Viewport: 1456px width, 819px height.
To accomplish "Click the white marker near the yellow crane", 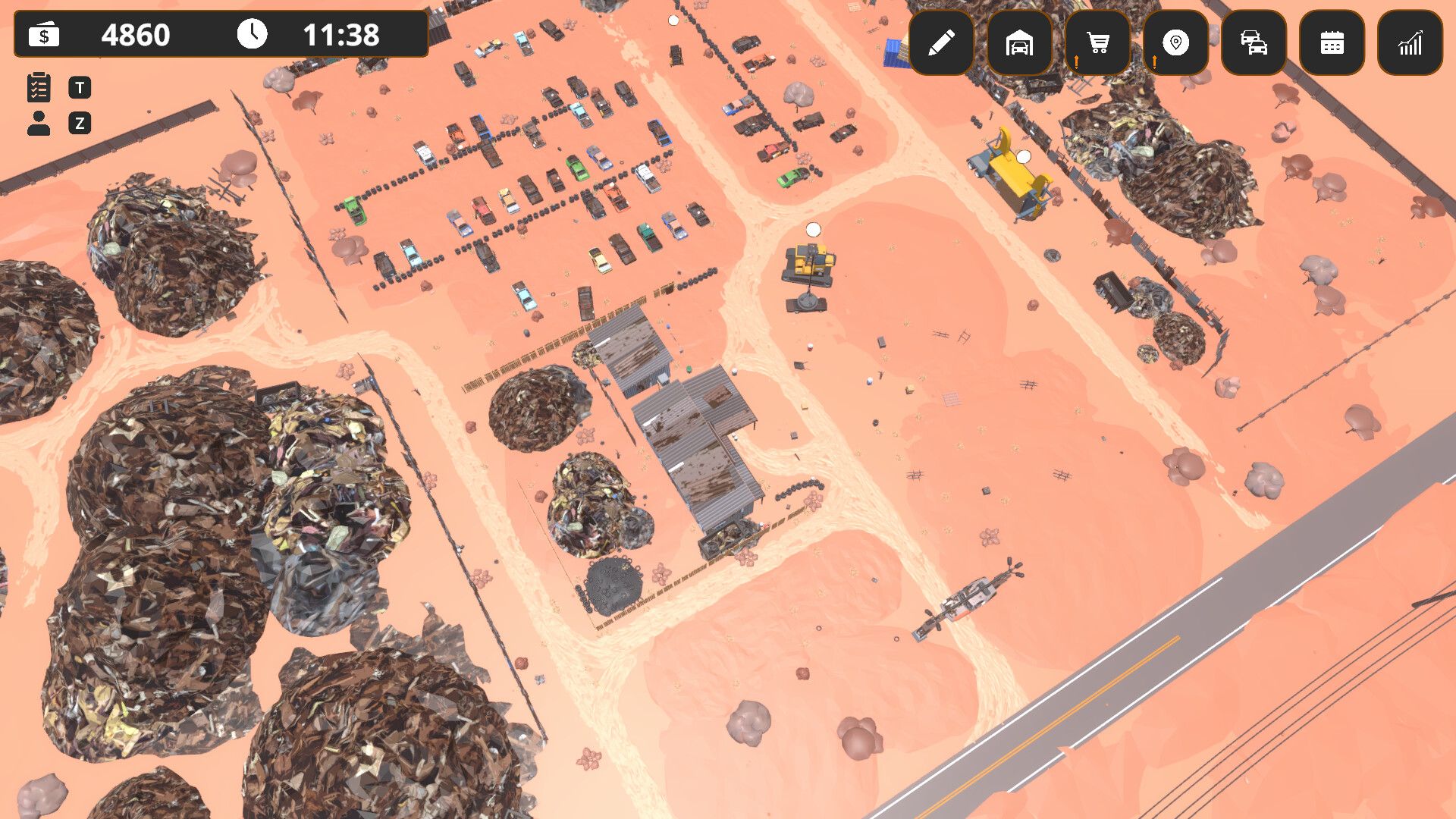I will pos(1023,157).
